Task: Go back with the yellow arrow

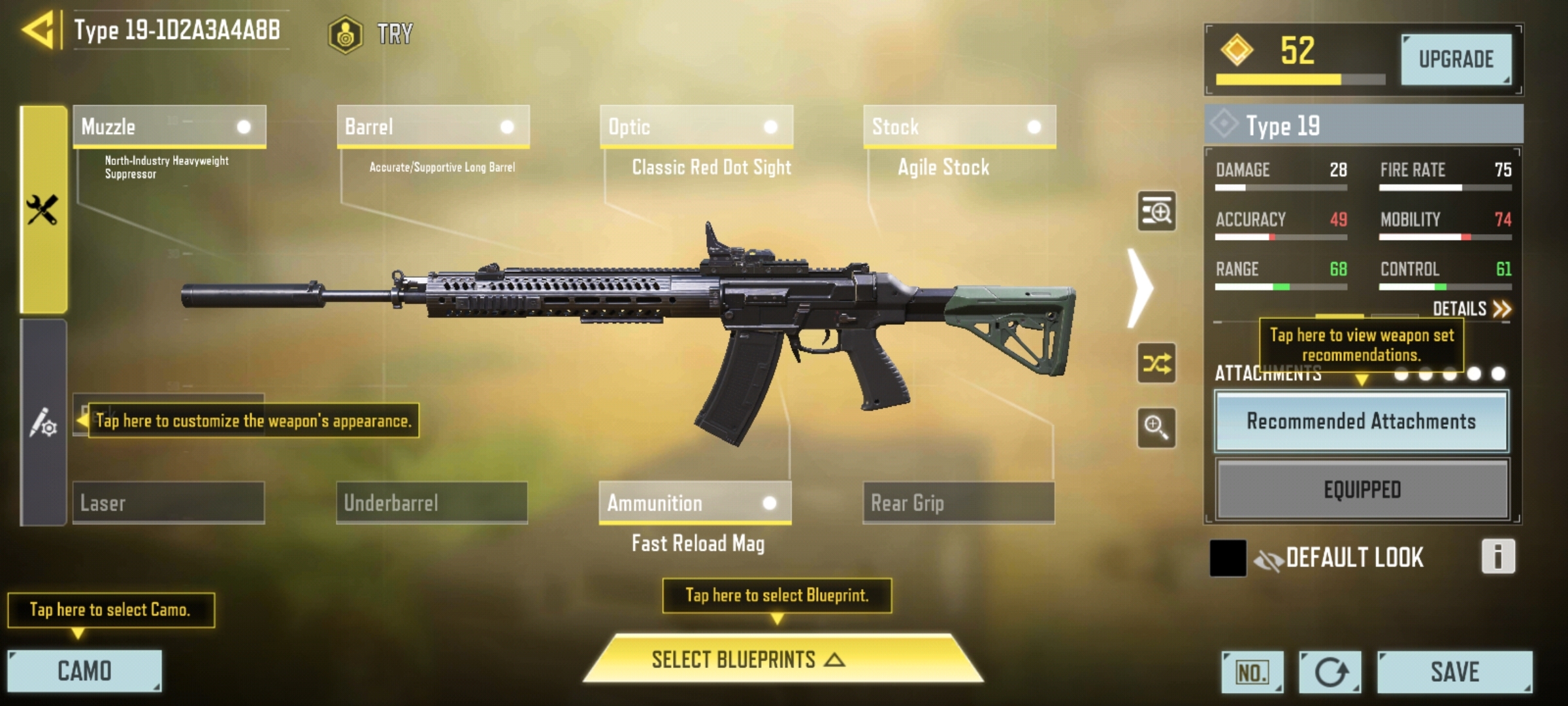Action: pos(39,31)
